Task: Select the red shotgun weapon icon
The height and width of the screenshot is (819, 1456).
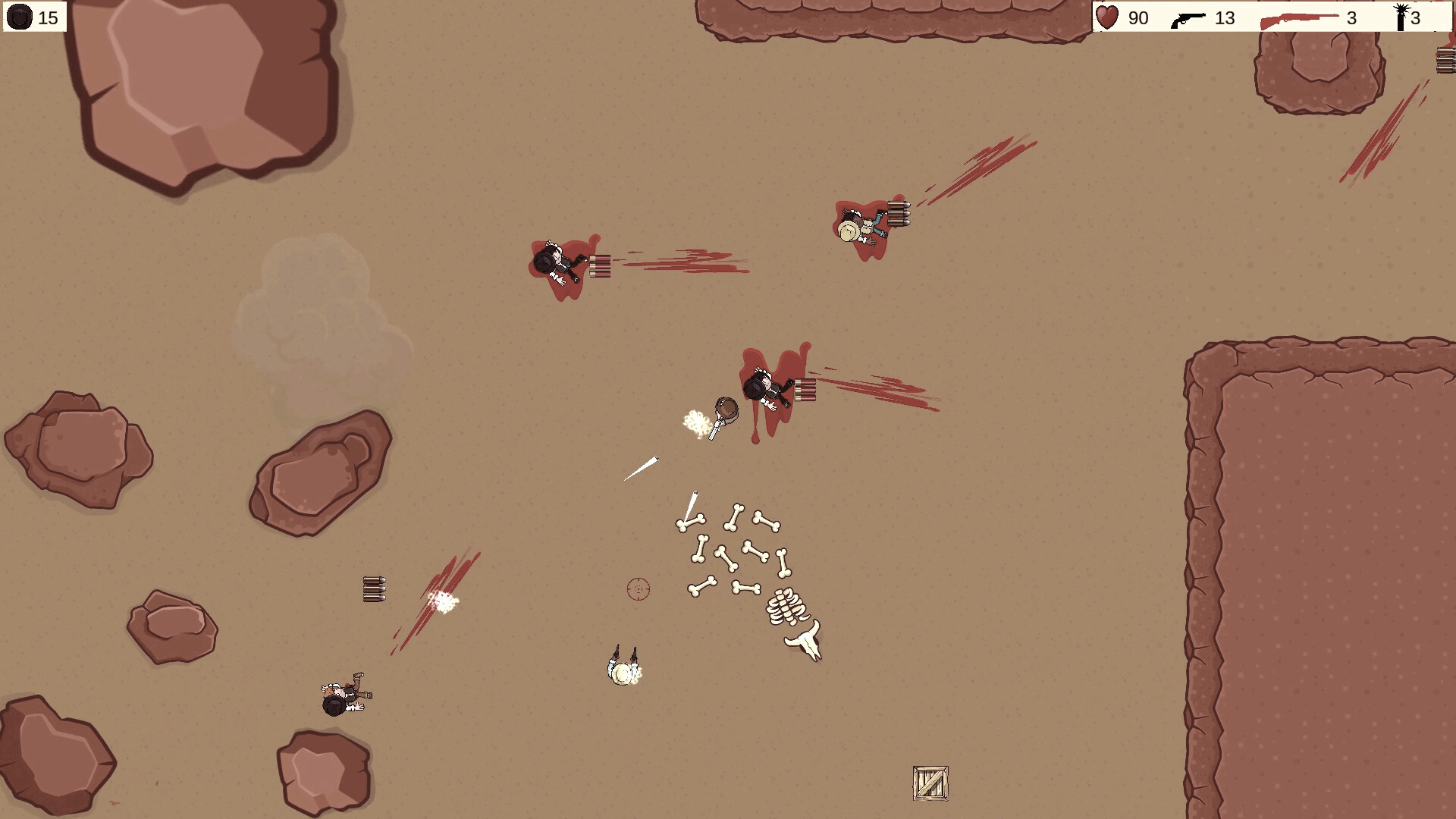Action: pyautogui.click(x=1299, y=19)
